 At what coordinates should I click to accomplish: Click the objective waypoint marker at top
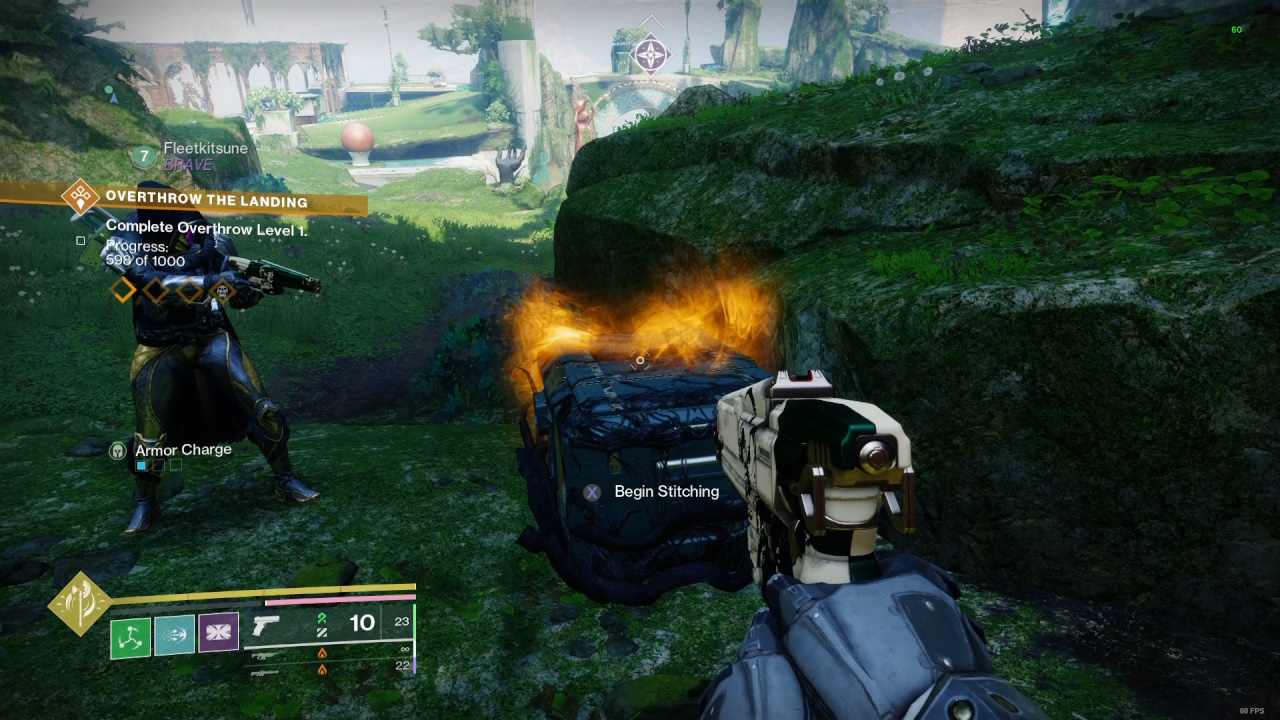[x=651, y=53]
